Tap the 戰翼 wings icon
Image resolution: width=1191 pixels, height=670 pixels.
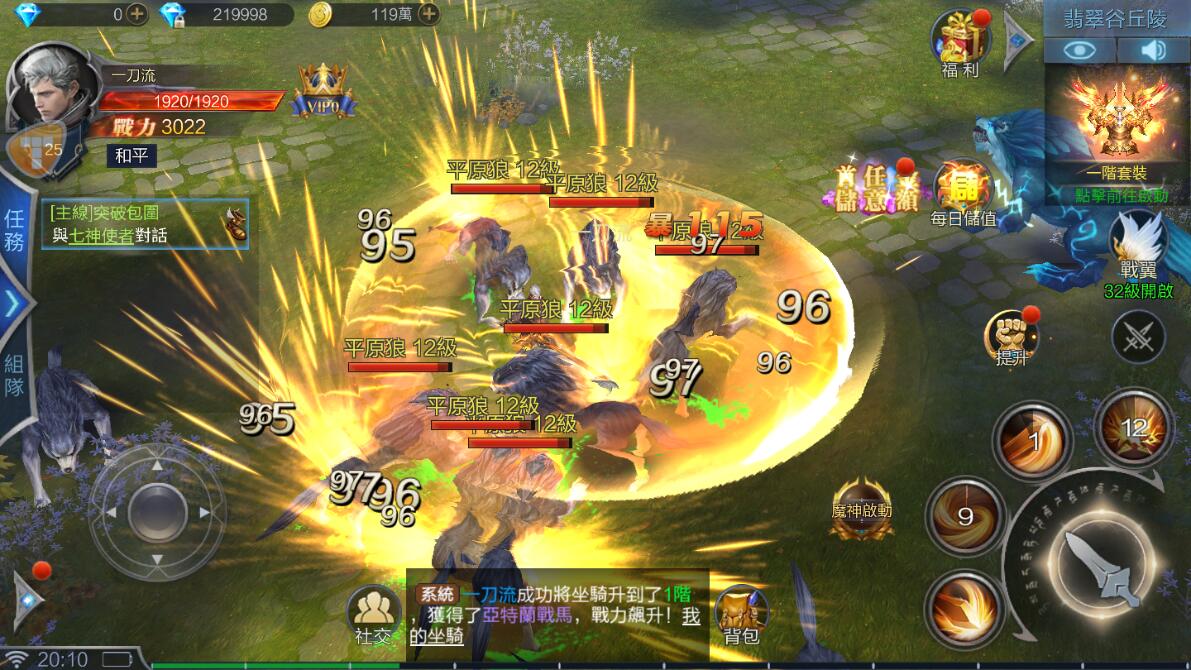tap(1137, 243)
